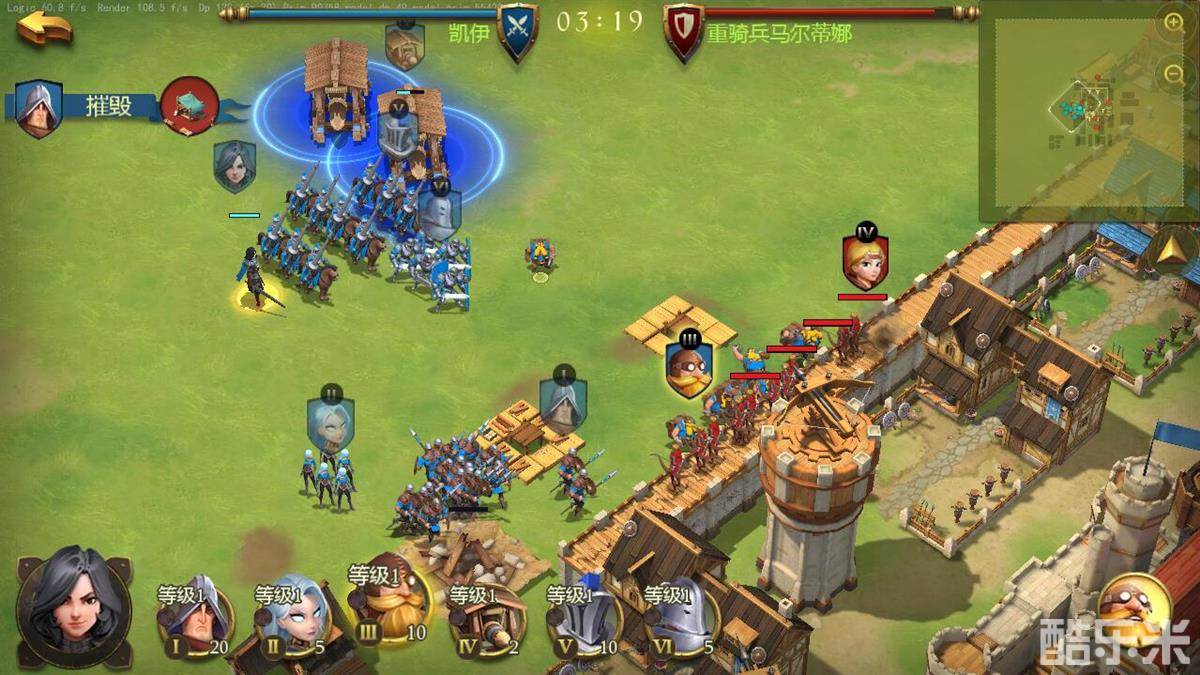Select the squad I hooded unit marker

click(x=563, y=401)
